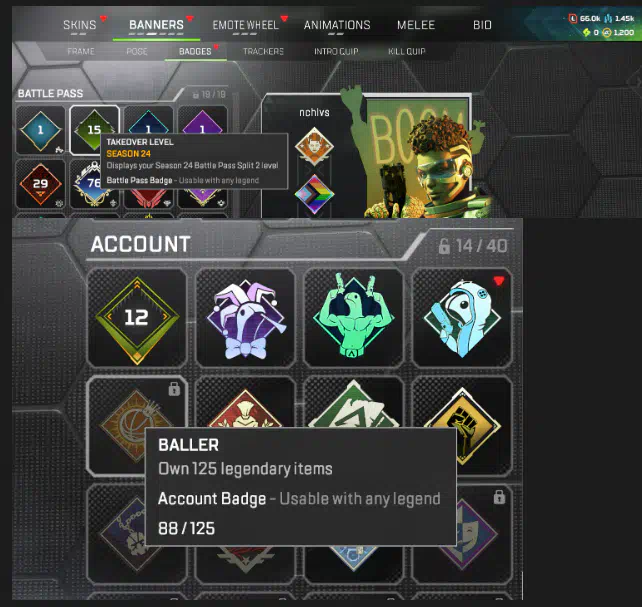Choose the green flexing muscleman badge
The height and width of the screenshot is (607, 642).
tap(353, 317)
